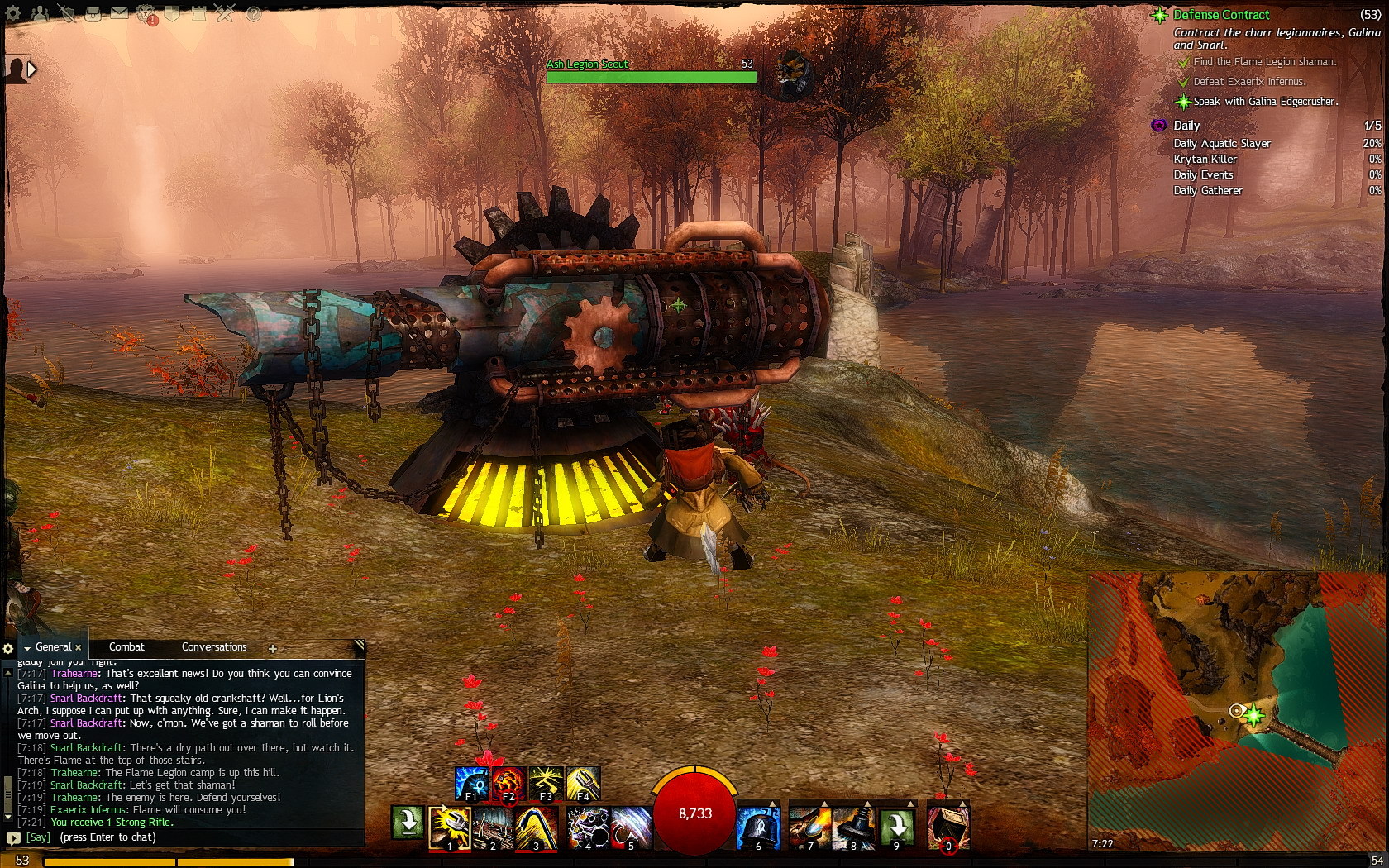
Task: Use the crowbar skill in slot 3
Action: point(536,827)
